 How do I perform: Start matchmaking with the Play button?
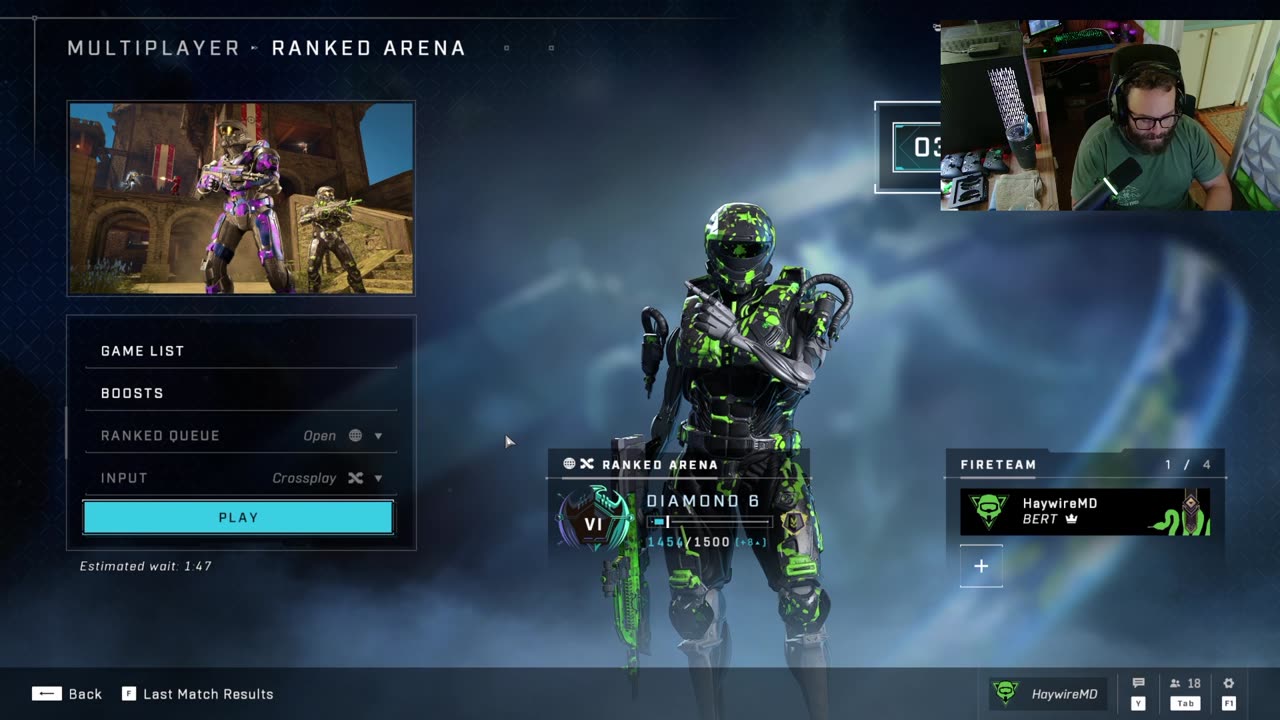238,518
